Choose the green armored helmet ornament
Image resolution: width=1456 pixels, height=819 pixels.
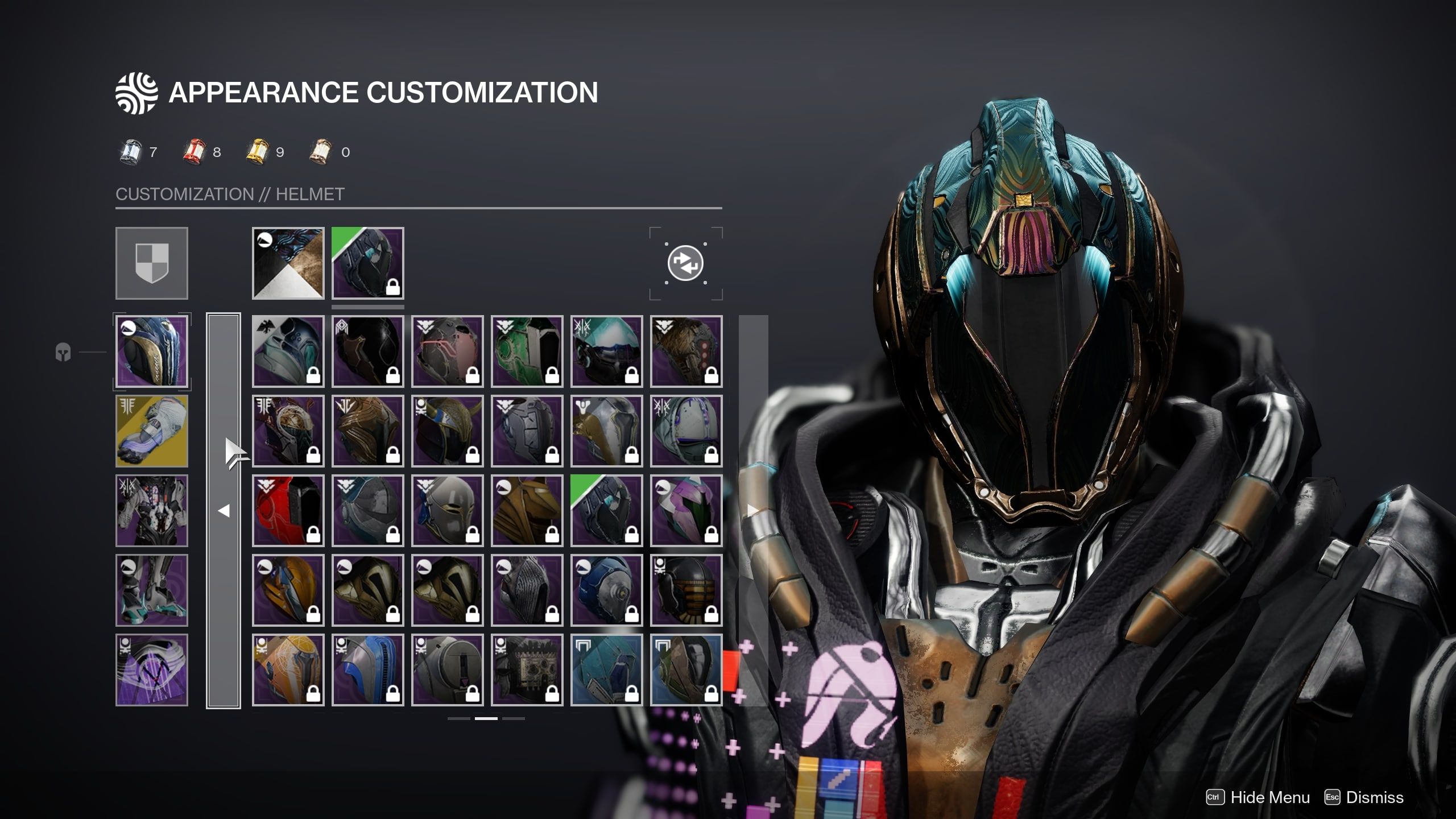click(x=527, y=351)
